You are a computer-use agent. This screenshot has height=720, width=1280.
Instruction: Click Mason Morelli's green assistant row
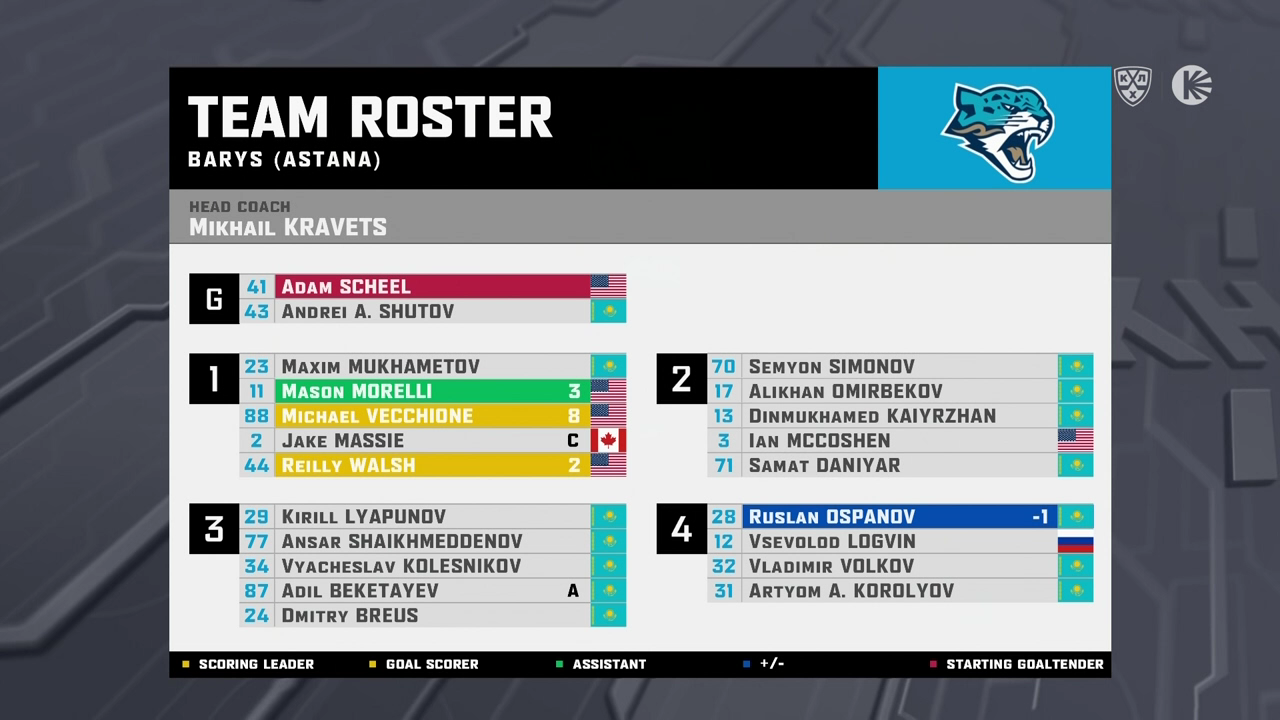pos(432,391)
